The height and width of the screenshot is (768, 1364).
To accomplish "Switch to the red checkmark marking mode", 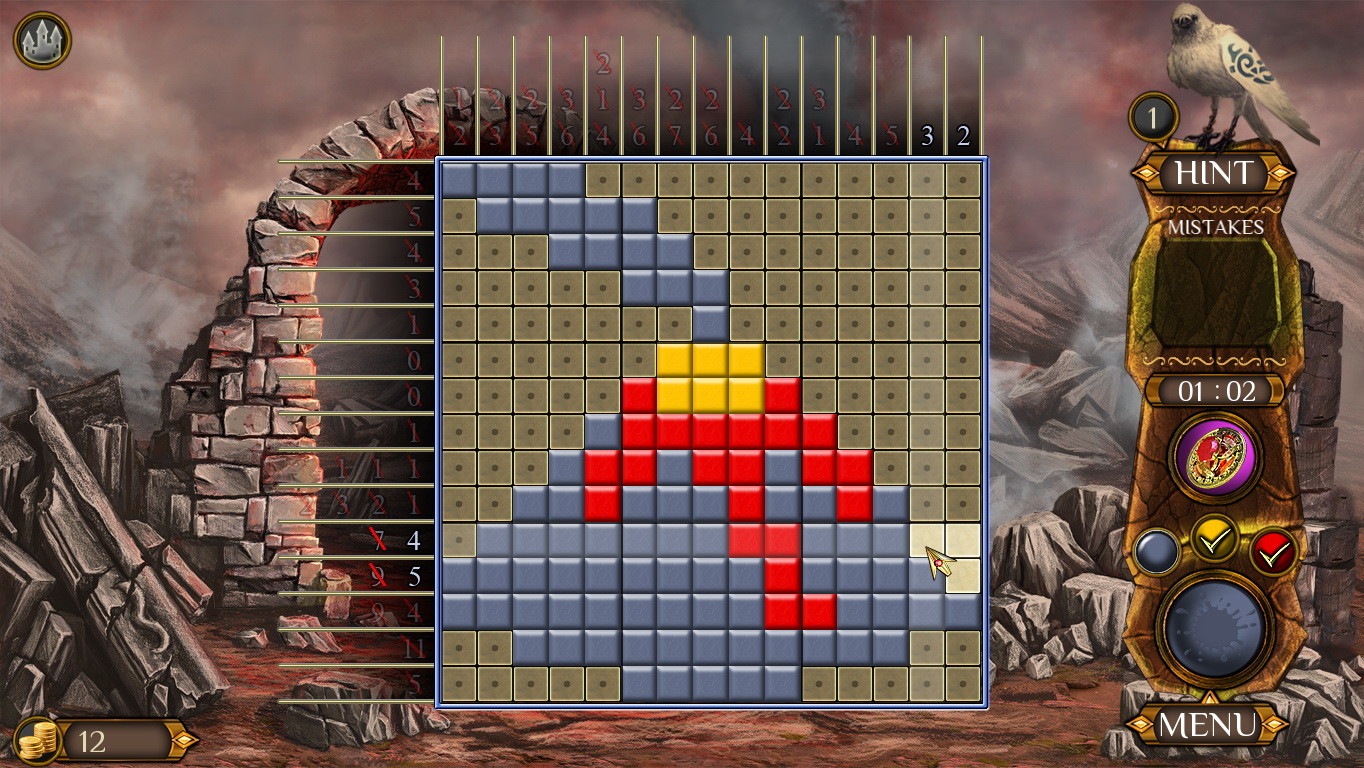I will (x=1272, y=549).
